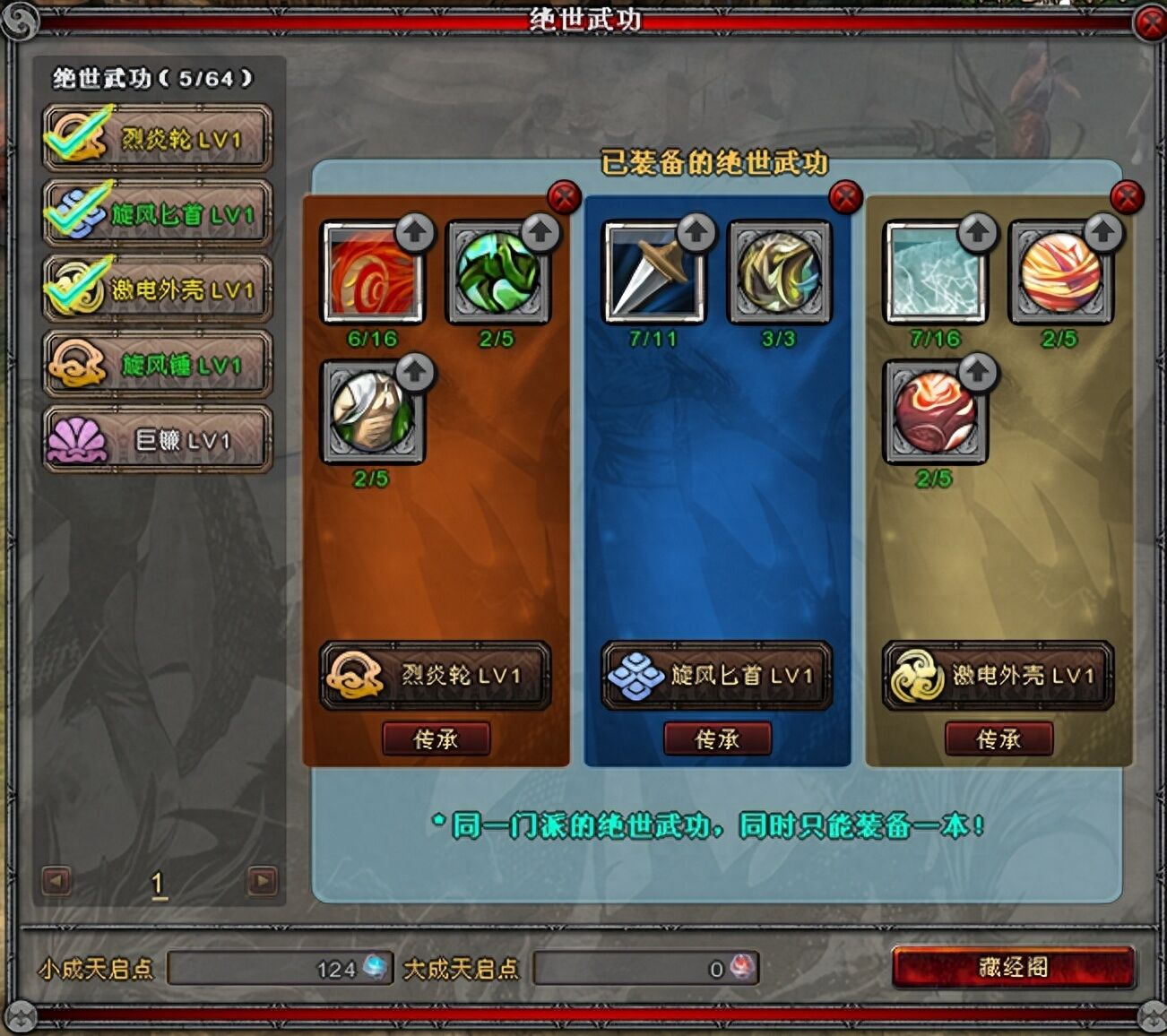The height and width of the screenshot is (1036, 1167).
Task: Select the 巨镰 LV1 list entry
Action: 157,440
